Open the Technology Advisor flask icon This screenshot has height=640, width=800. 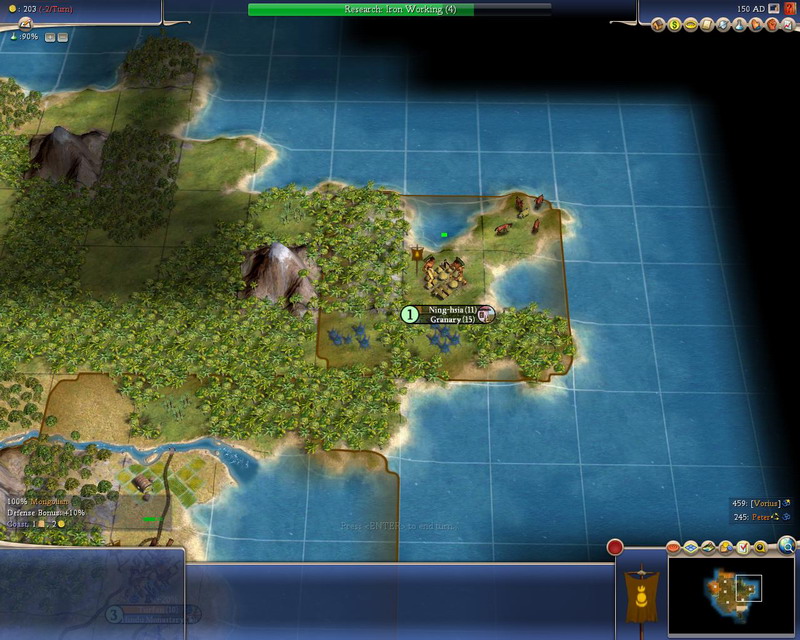pyautogui.click(x=737, y=23)
